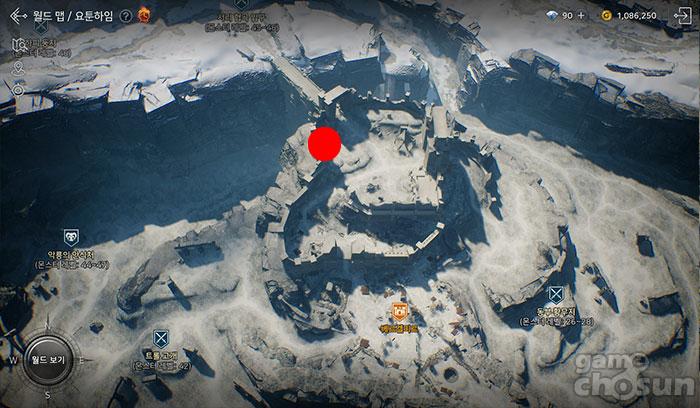The width and height of the screenshot is (700, 408).
Task: Choose the orange town marker on the map
Action: 399,311
